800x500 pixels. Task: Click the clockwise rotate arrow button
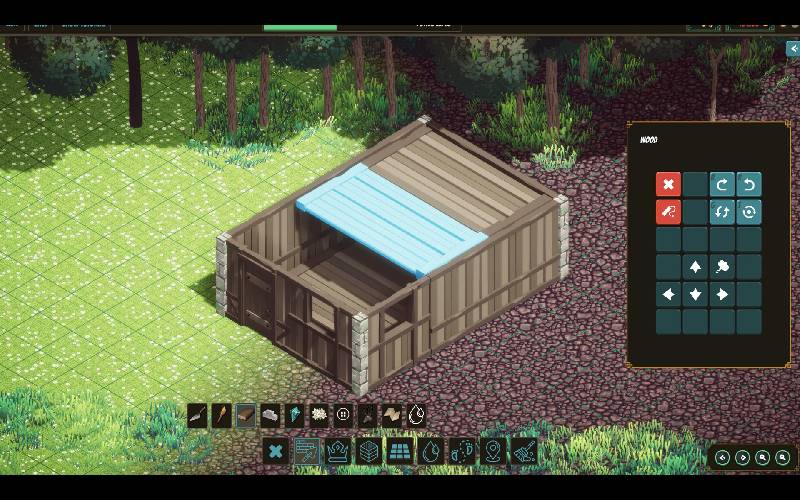pyautogui.click(x=722, y=185)
